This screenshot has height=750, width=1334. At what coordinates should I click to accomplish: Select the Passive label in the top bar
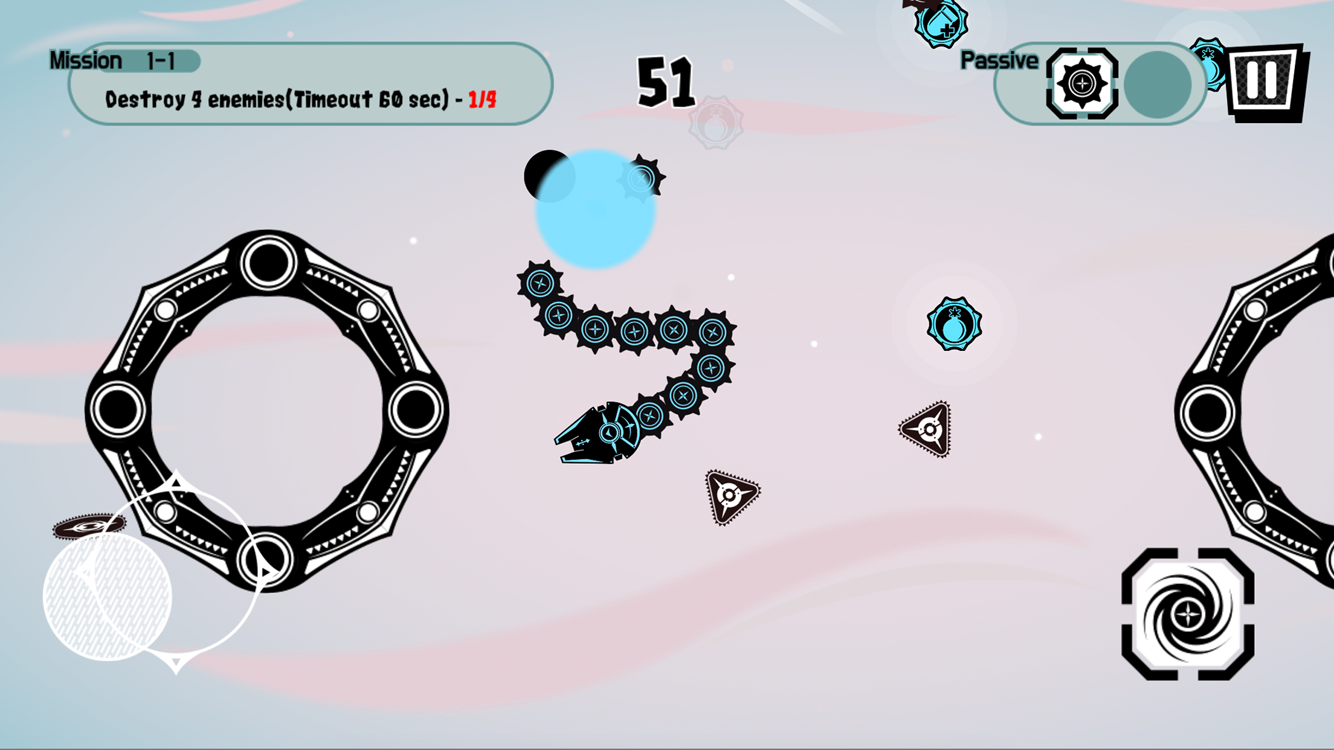[x=998, y=59]
